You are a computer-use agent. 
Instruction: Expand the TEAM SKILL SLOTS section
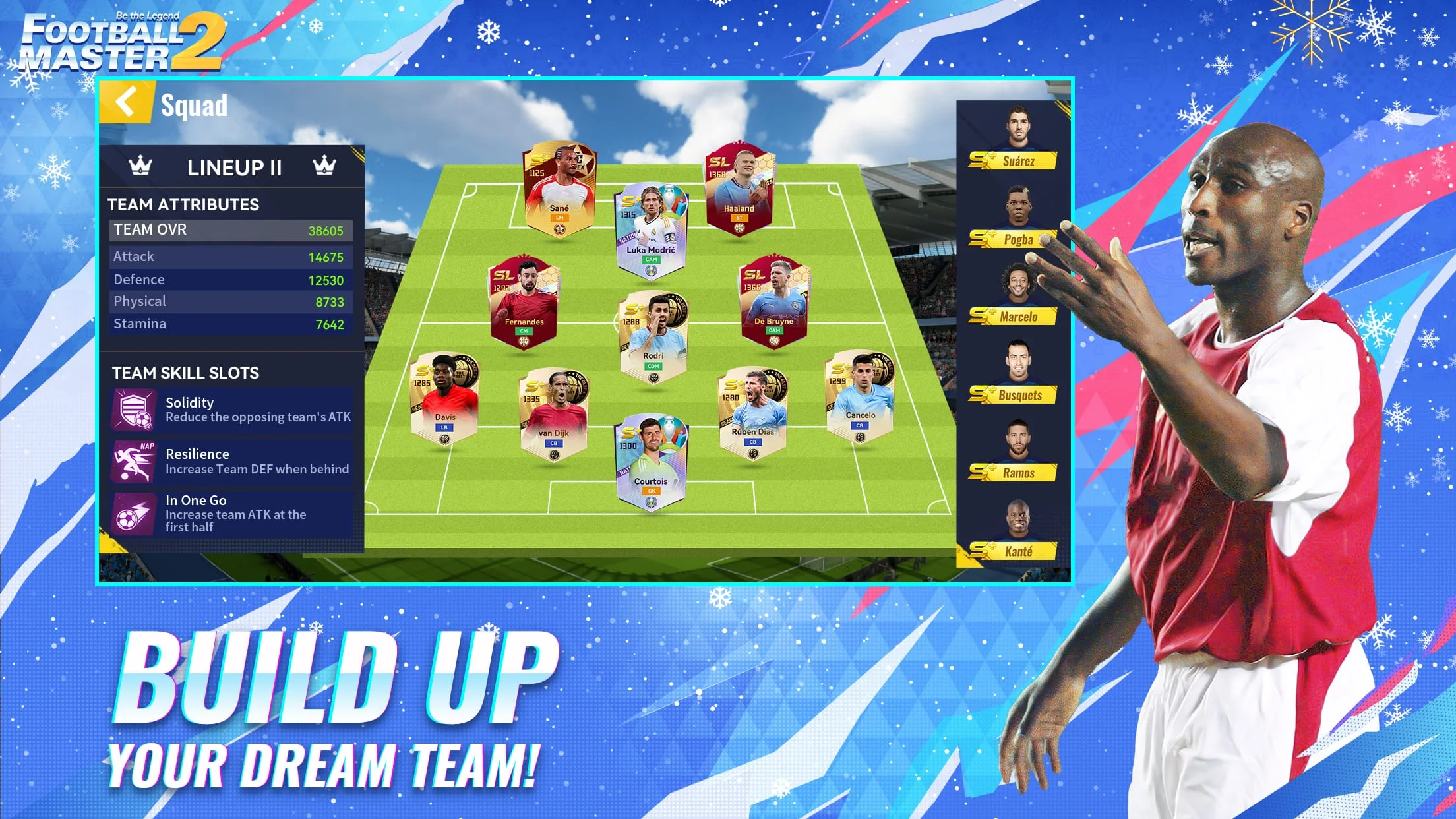[187, 373]
